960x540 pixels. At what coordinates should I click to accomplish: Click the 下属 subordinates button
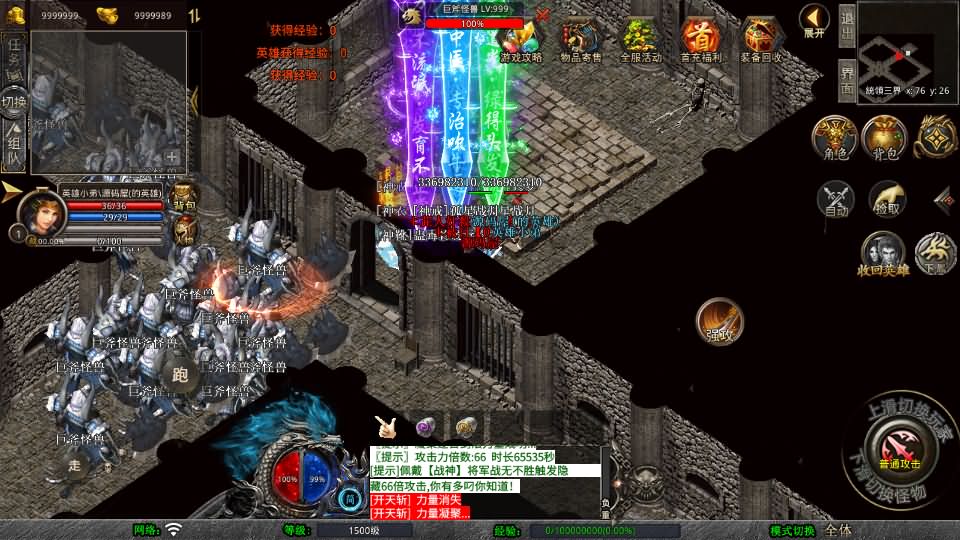(x=936, y=253)
